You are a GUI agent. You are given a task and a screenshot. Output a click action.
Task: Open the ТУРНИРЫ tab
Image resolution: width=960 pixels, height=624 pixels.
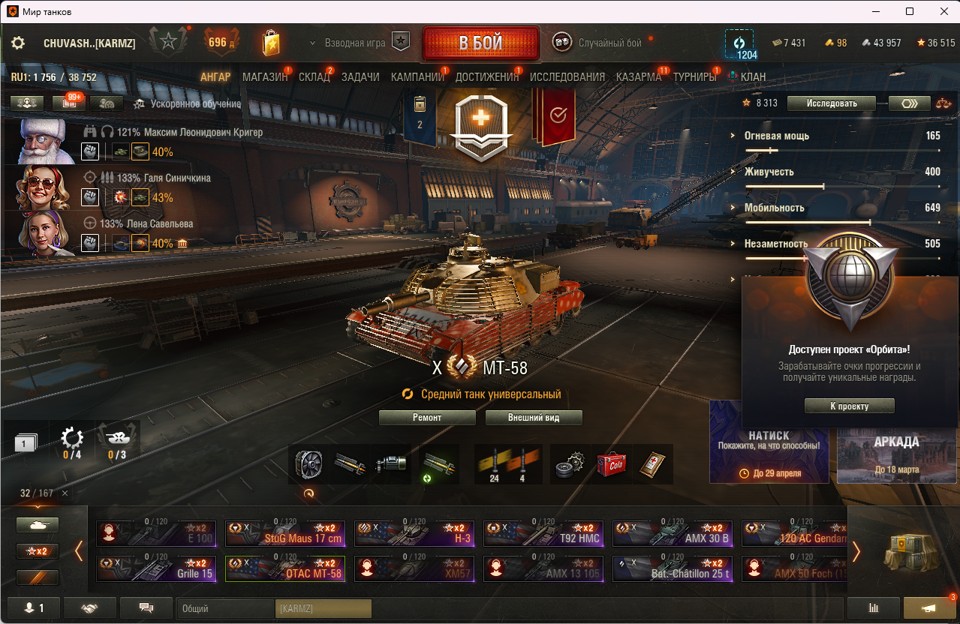(694, 77)
